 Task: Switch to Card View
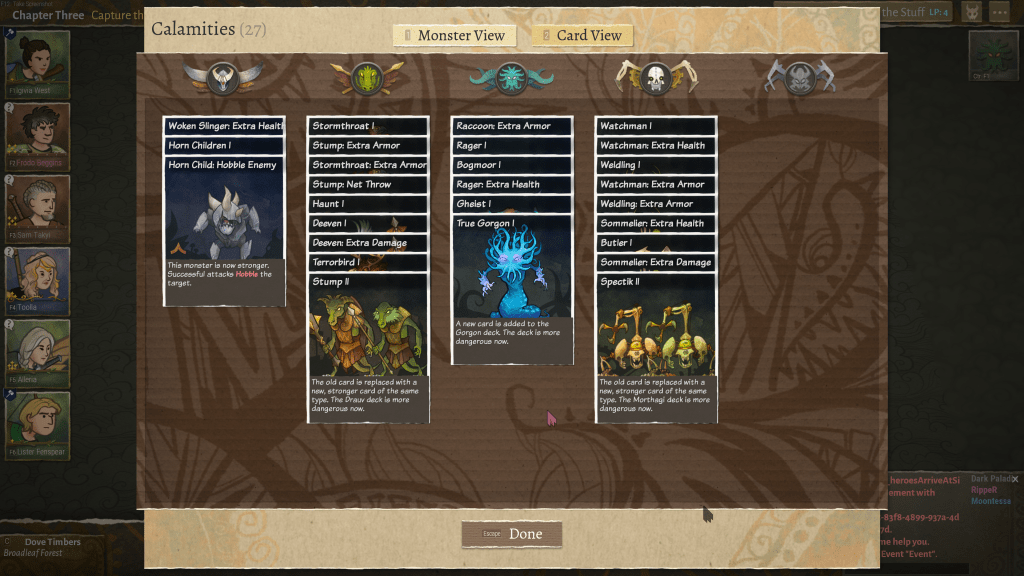click(582, 36)
